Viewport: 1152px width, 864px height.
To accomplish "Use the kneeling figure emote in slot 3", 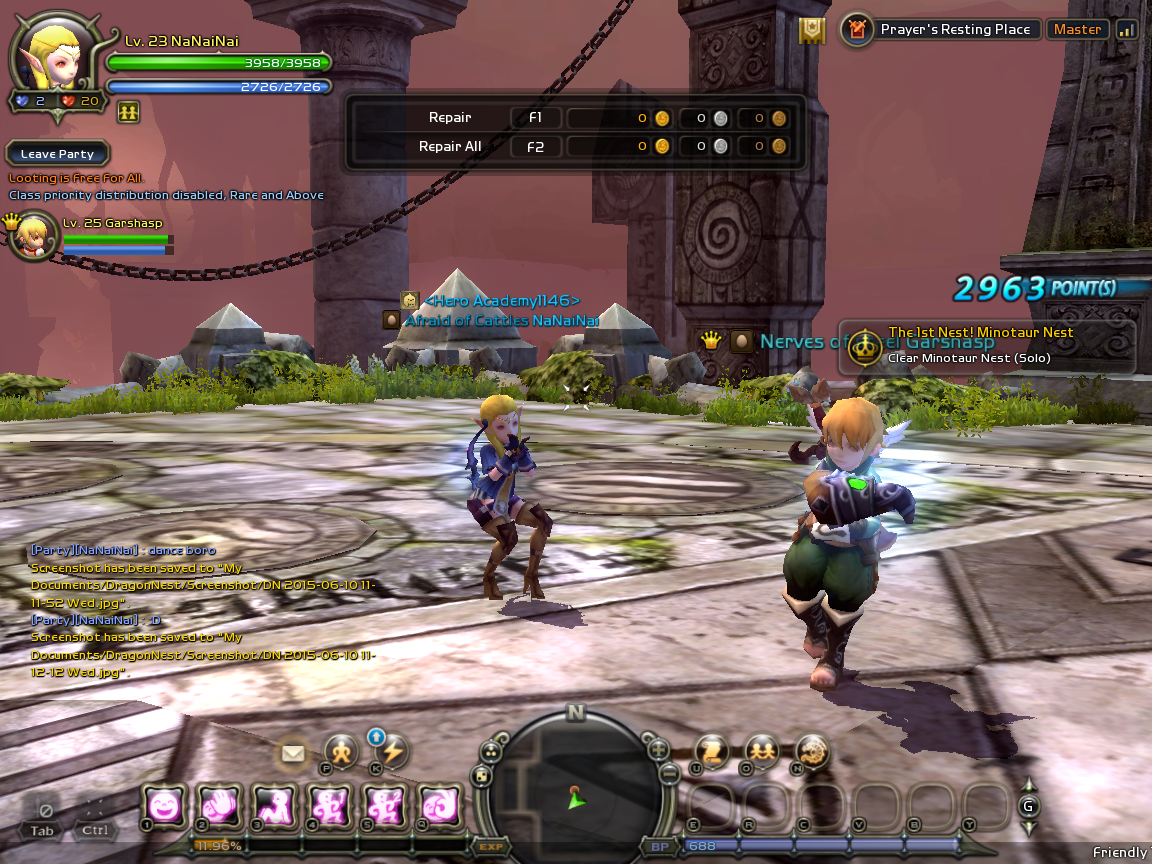I will (274, 805).
